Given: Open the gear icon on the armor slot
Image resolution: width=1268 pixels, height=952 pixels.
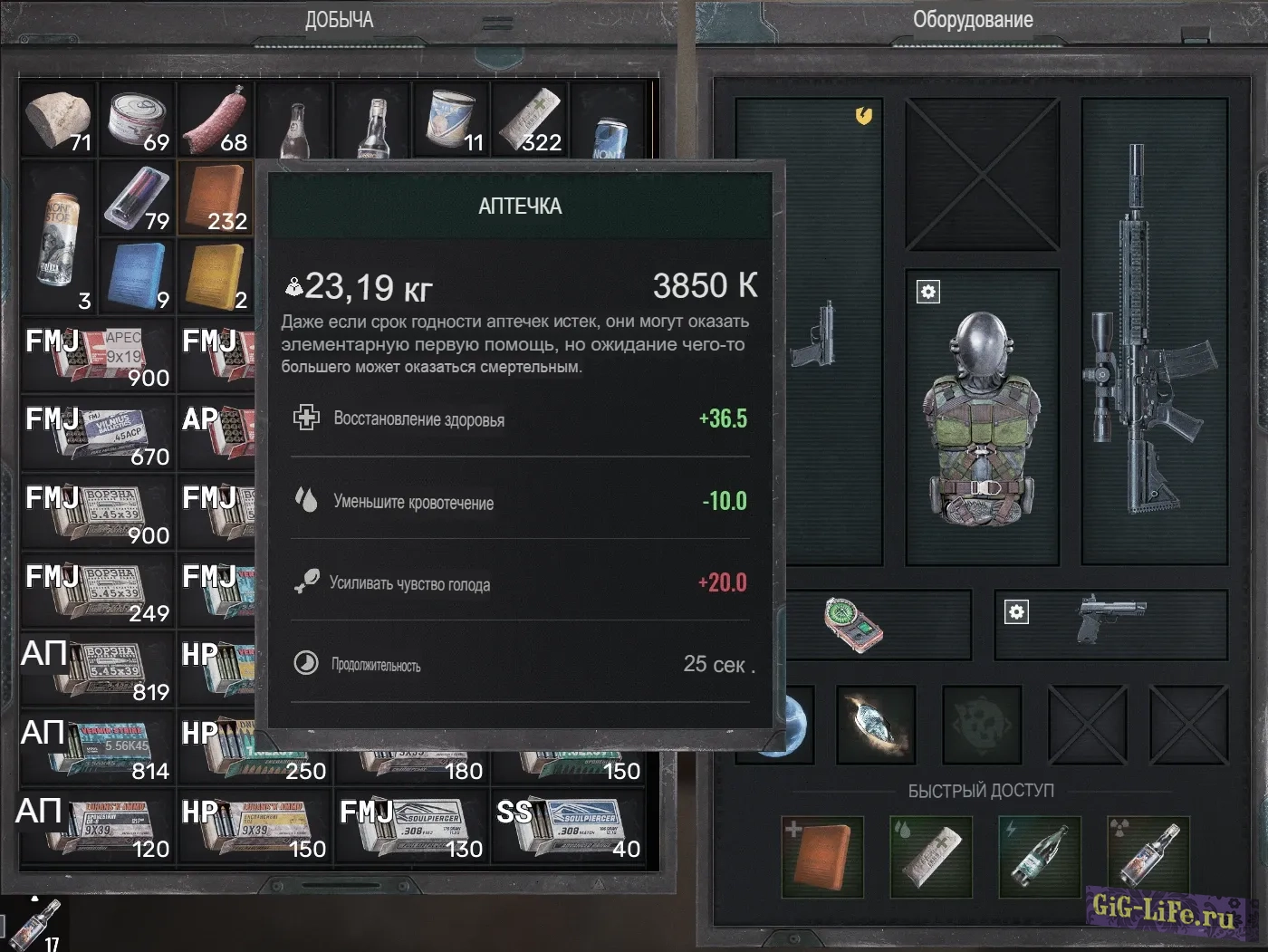Looking at the screenshot, I should [928, 292].
